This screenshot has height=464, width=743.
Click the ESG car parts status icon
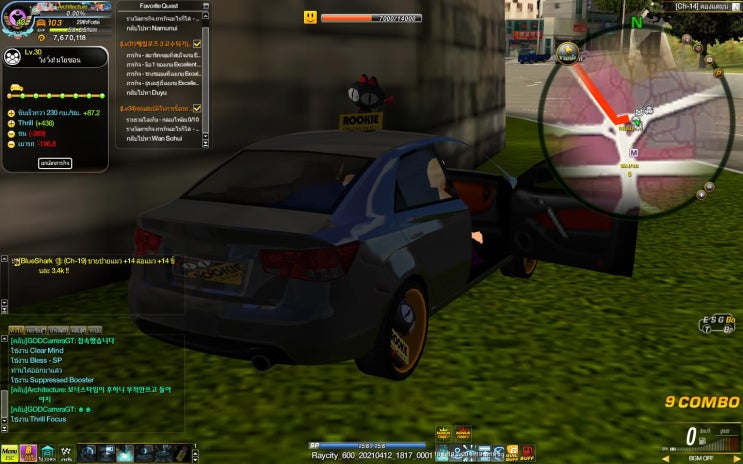[x=717, y=323]
